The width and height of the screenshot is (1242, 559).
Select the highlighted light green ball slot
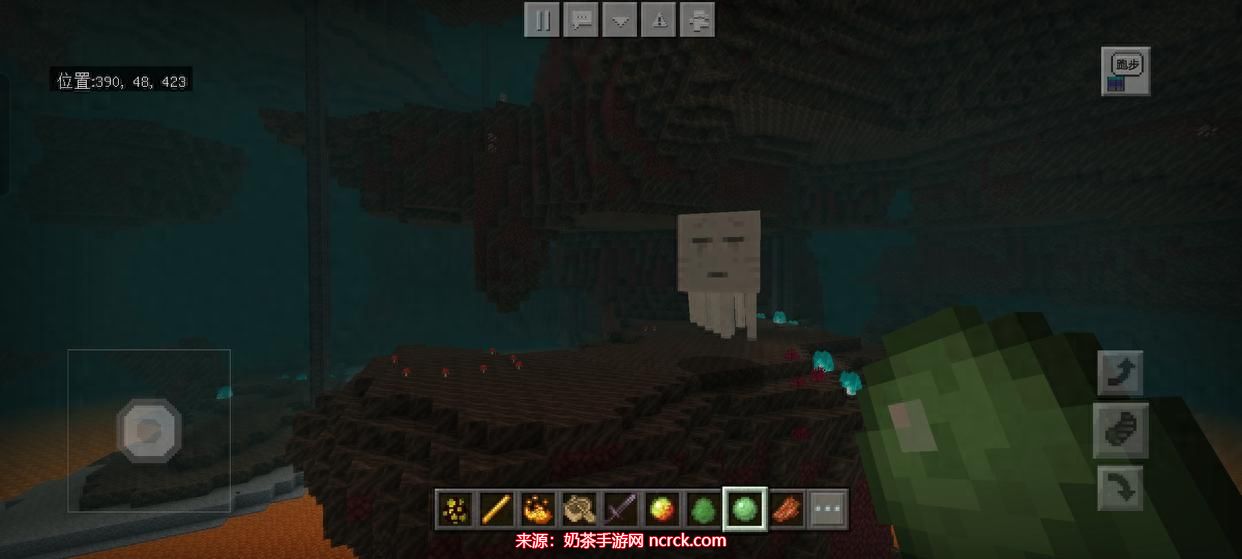744,509
